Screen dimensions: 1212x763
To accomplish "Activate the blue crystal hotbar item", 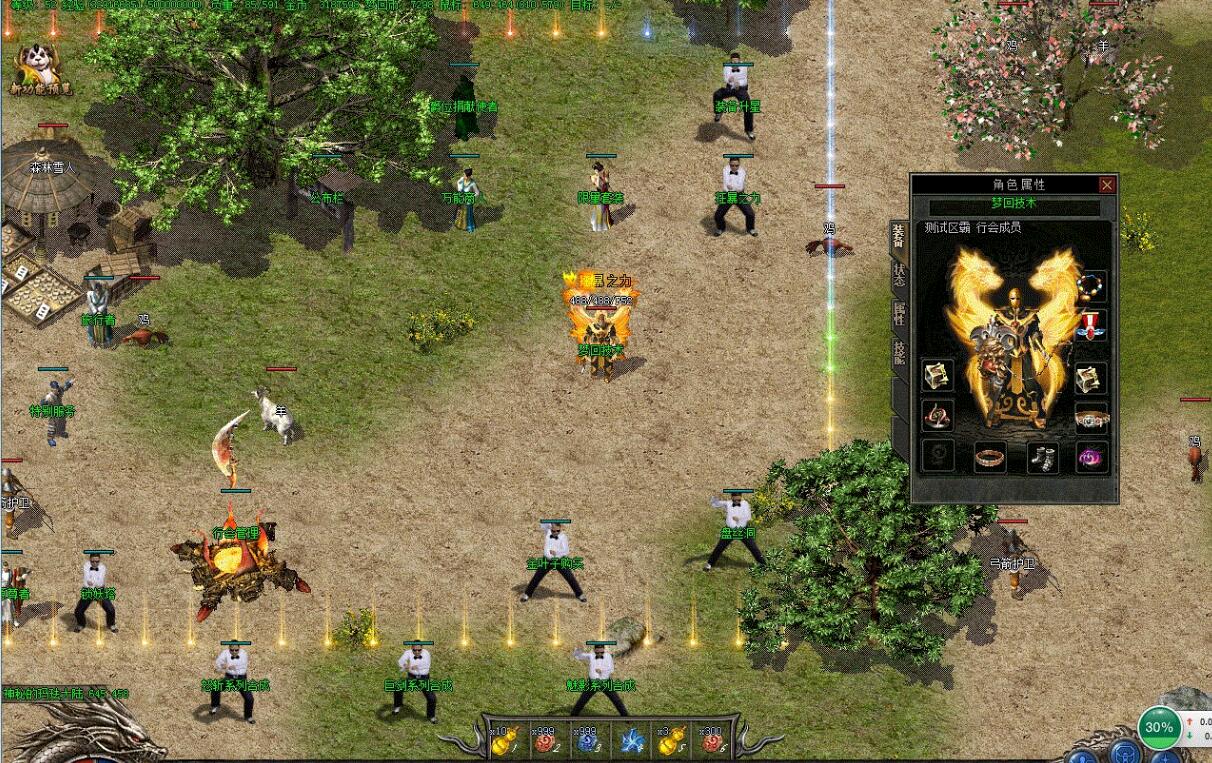I will [630, 741].
